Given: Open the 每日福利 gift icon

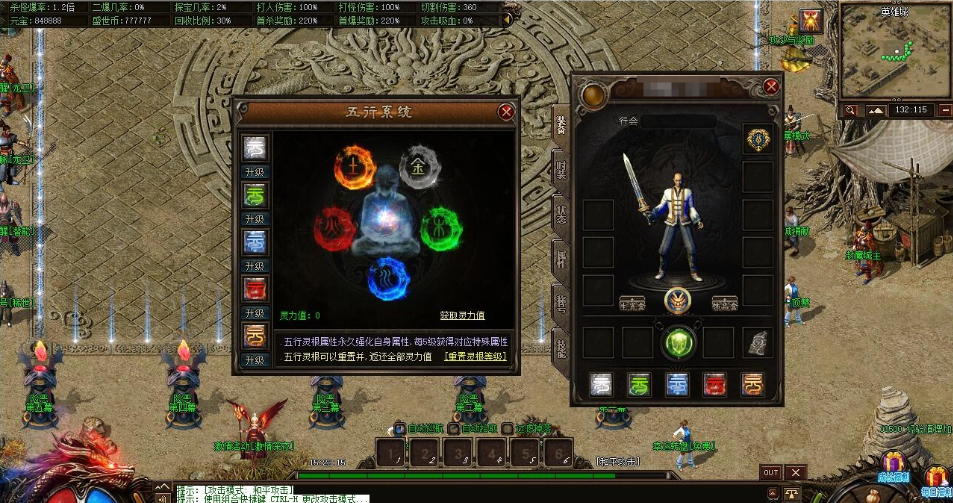Looking at the screenshot, I should [935, 478].
